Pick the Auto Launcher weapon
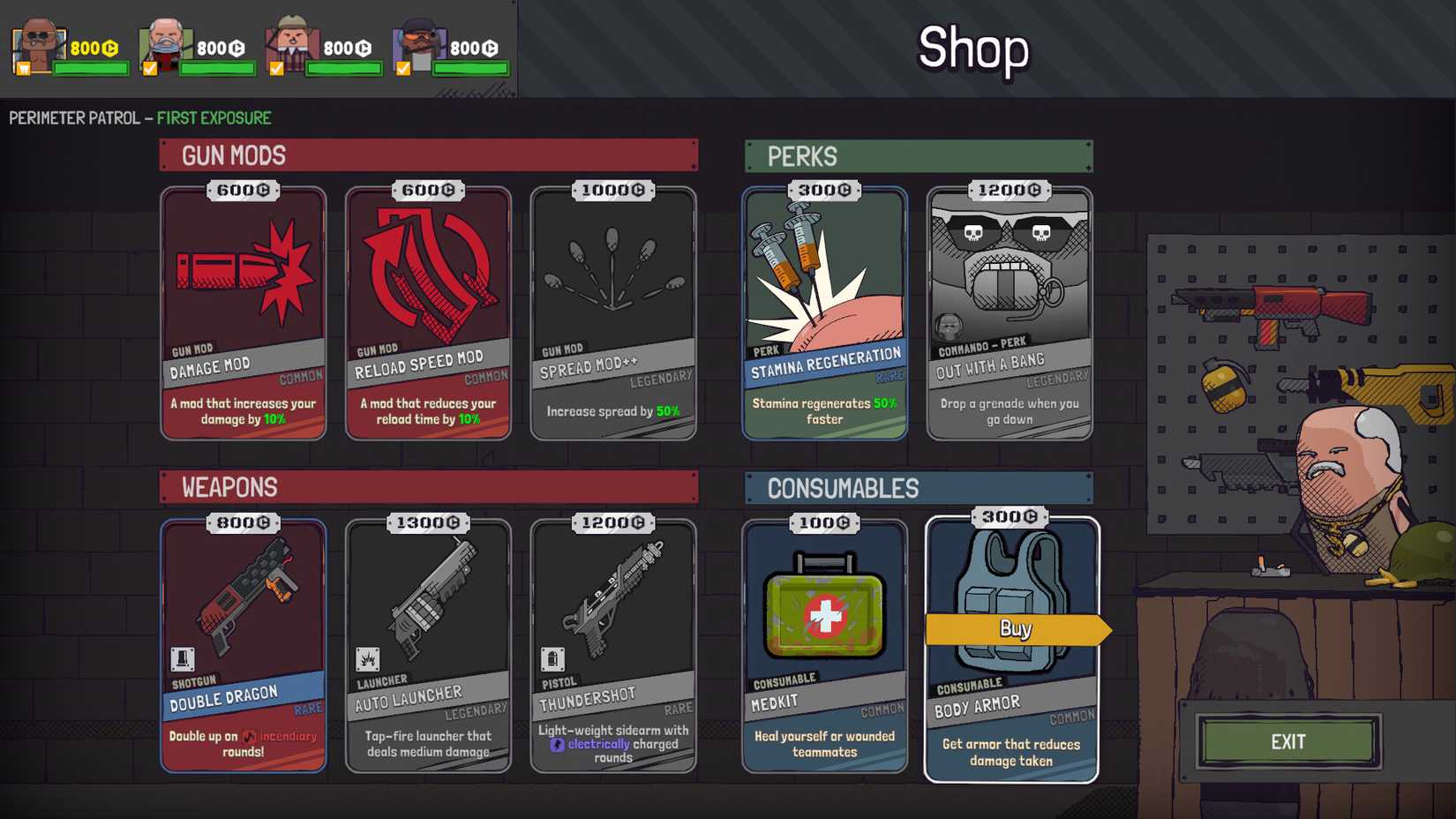 coord(428,644)
